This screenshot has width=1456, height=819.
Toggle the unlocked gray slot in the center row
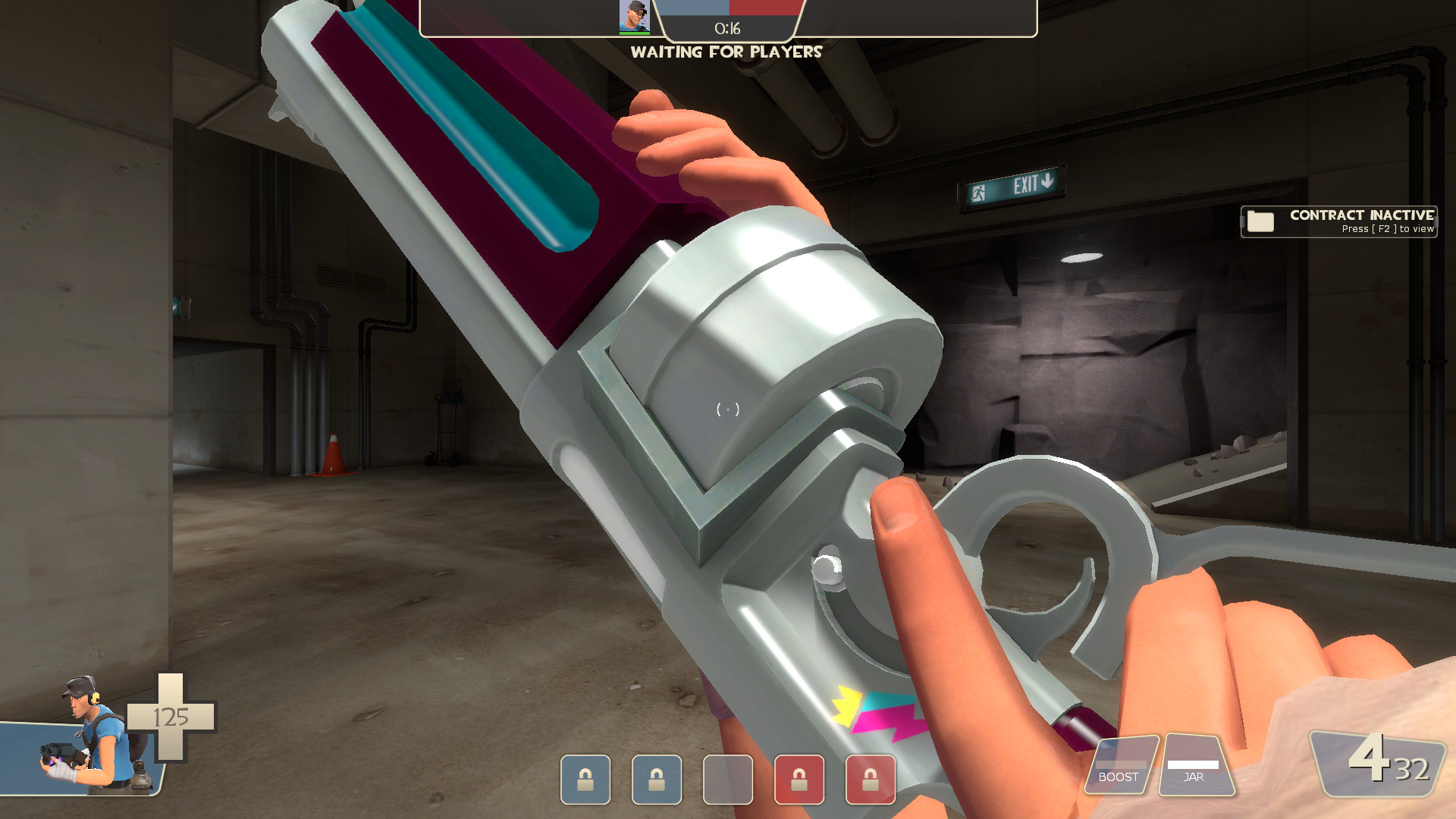(x=730, y=780)
